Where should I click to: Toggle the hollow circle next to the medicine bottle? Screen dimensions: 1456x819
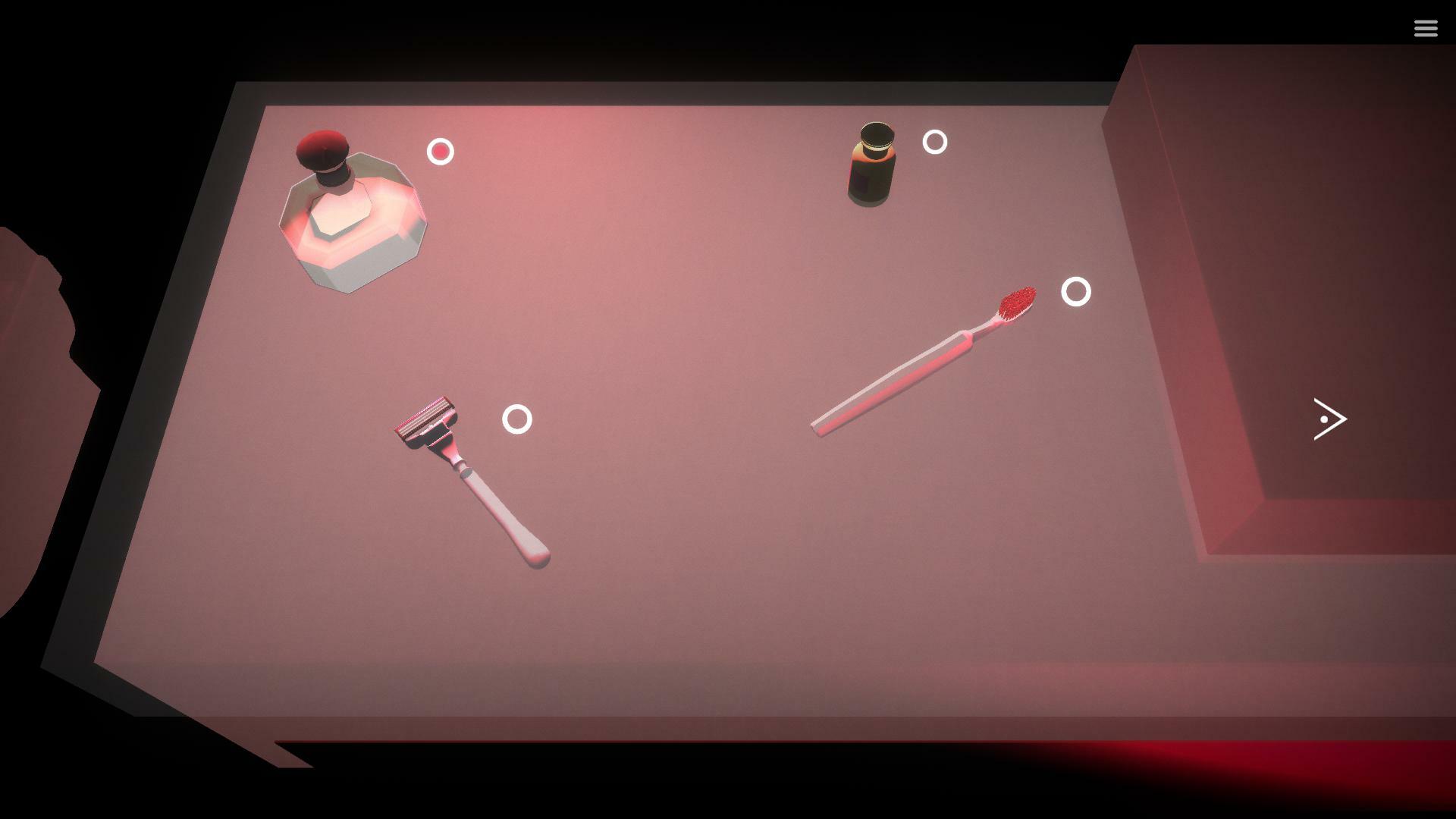[934, 142]
